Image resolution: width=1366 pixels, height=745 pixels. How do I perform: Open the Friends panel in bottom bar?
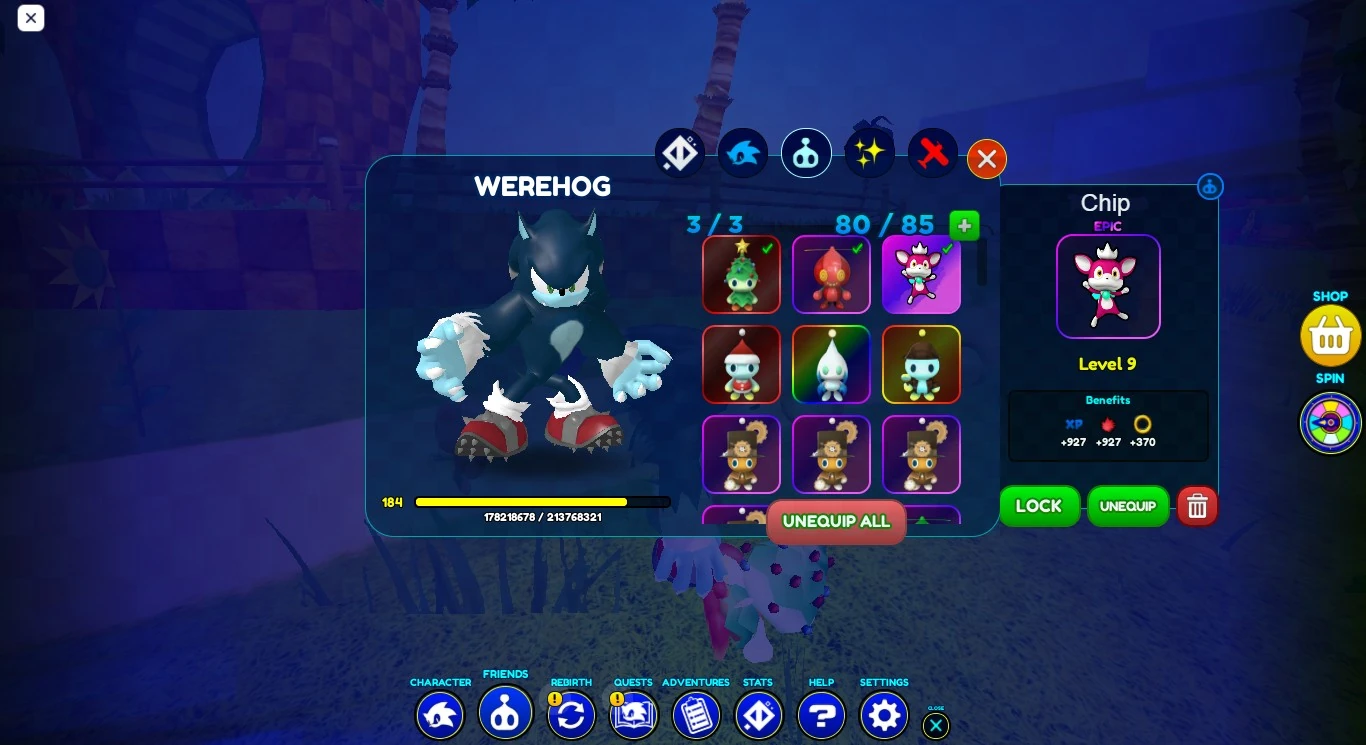pos(505,715)
